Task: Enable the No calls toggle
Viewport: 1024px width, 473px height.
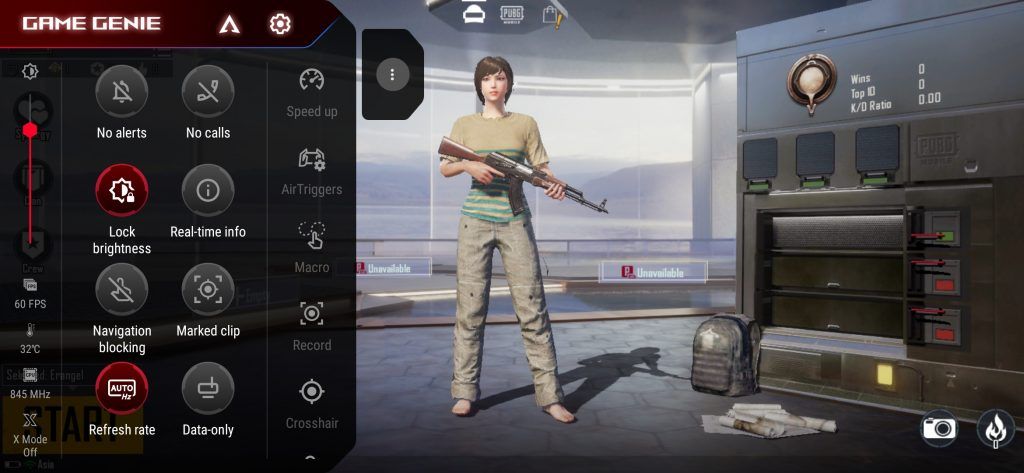Action: click(x=208, y=92)
